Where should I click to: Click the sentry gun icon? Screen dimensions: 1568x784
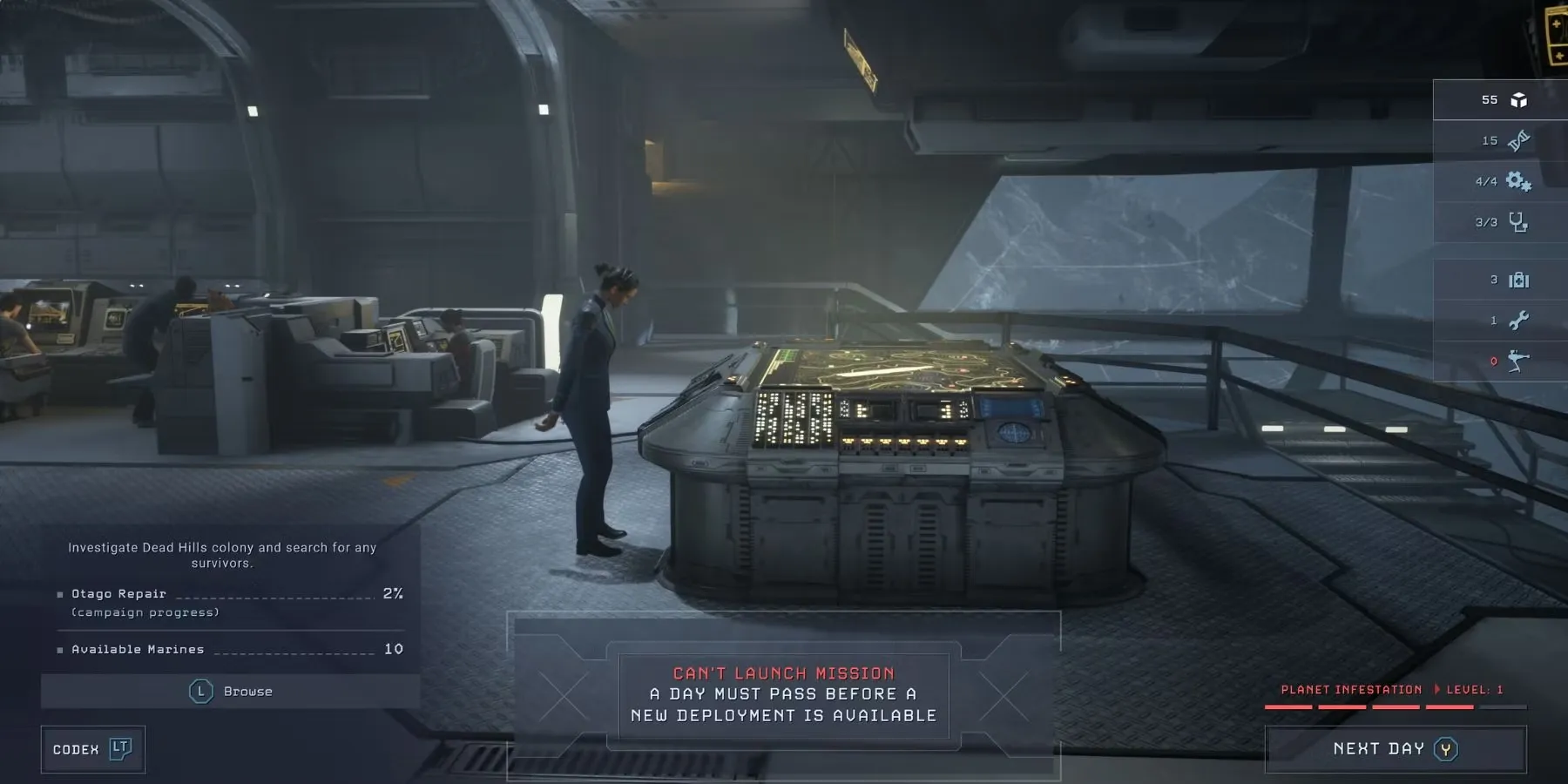pos(1518,361)
